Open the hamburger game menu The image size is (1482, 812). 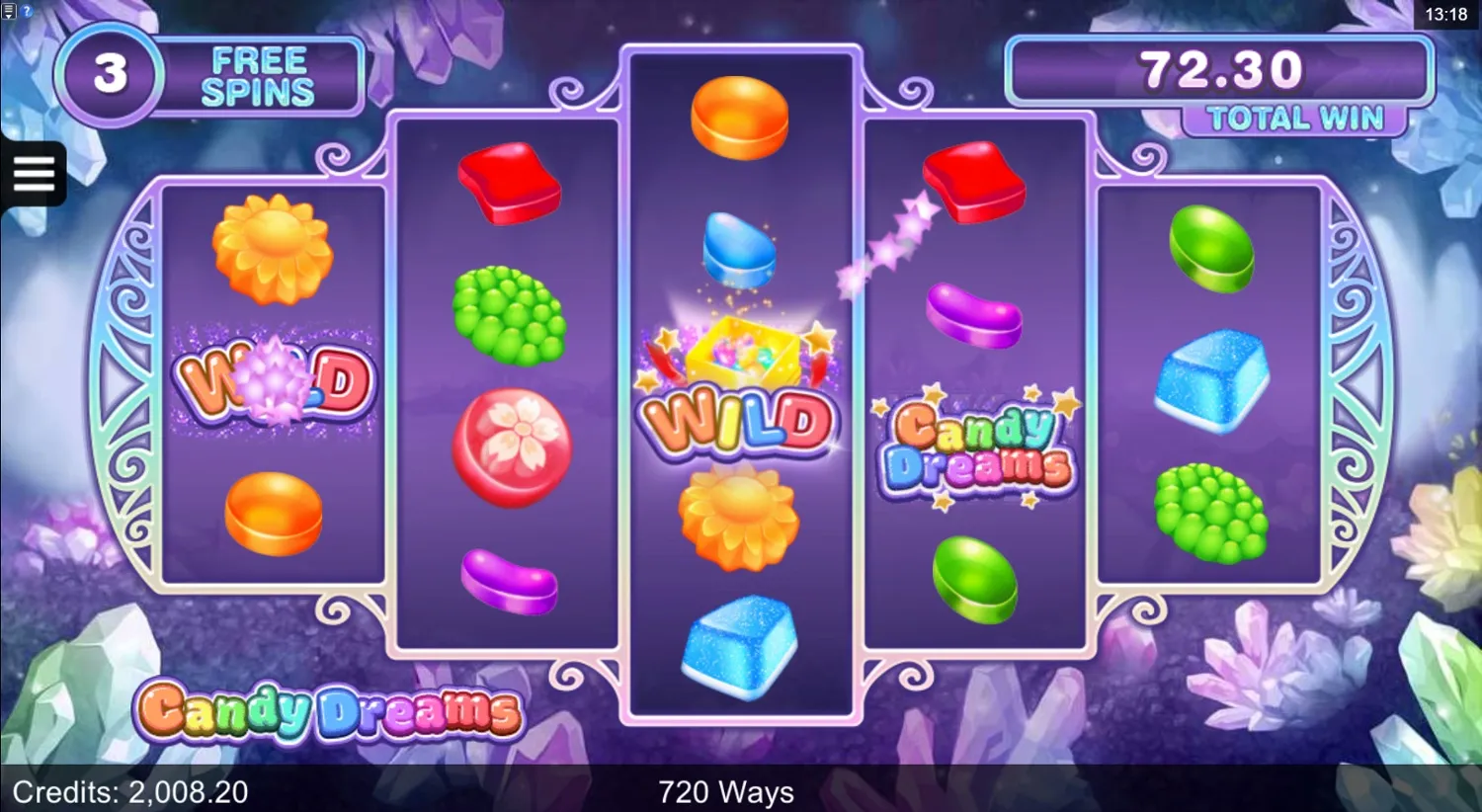click(x=34, y=173)
